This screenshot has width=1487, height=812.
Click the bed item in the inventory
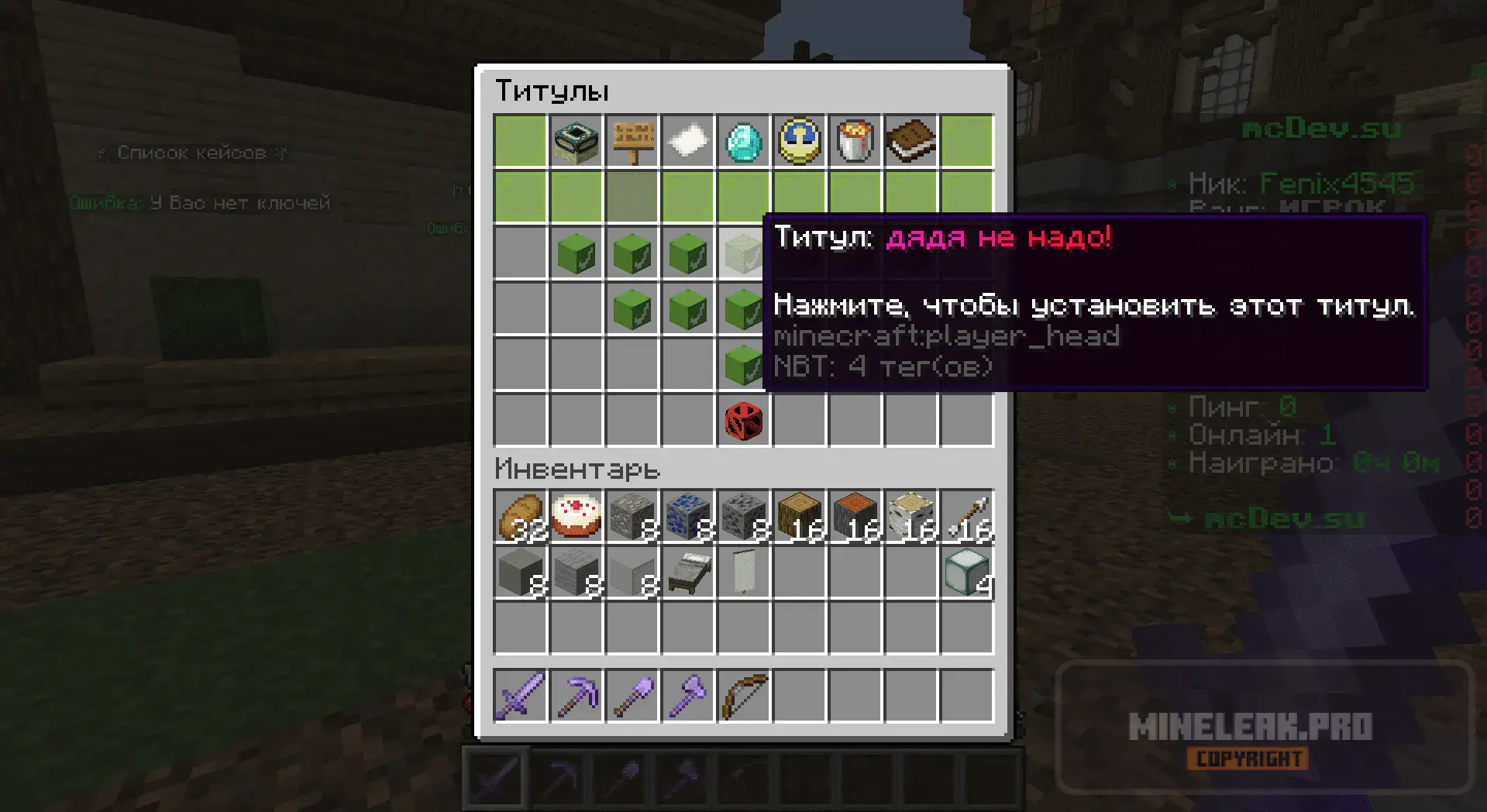(x=688, y=573)
